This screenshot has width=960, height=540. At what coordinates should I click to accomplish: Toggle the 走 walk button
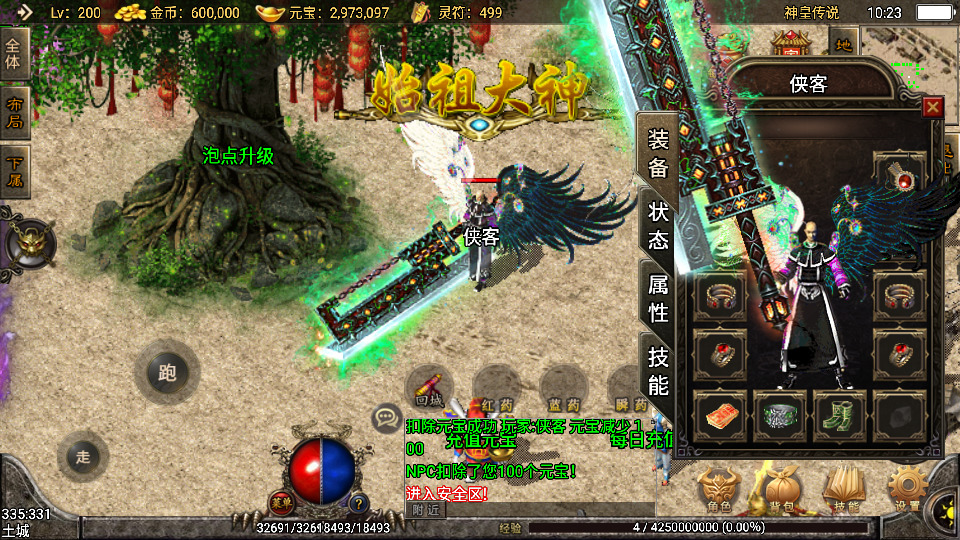coord(83,457)
